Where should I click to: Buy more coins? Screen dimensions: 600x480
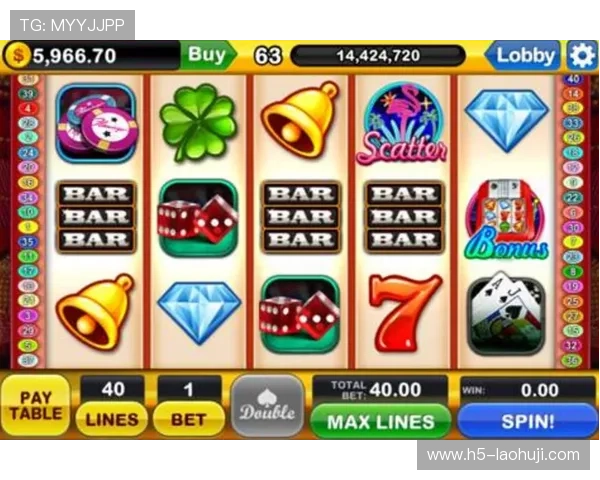pos(207,55)
